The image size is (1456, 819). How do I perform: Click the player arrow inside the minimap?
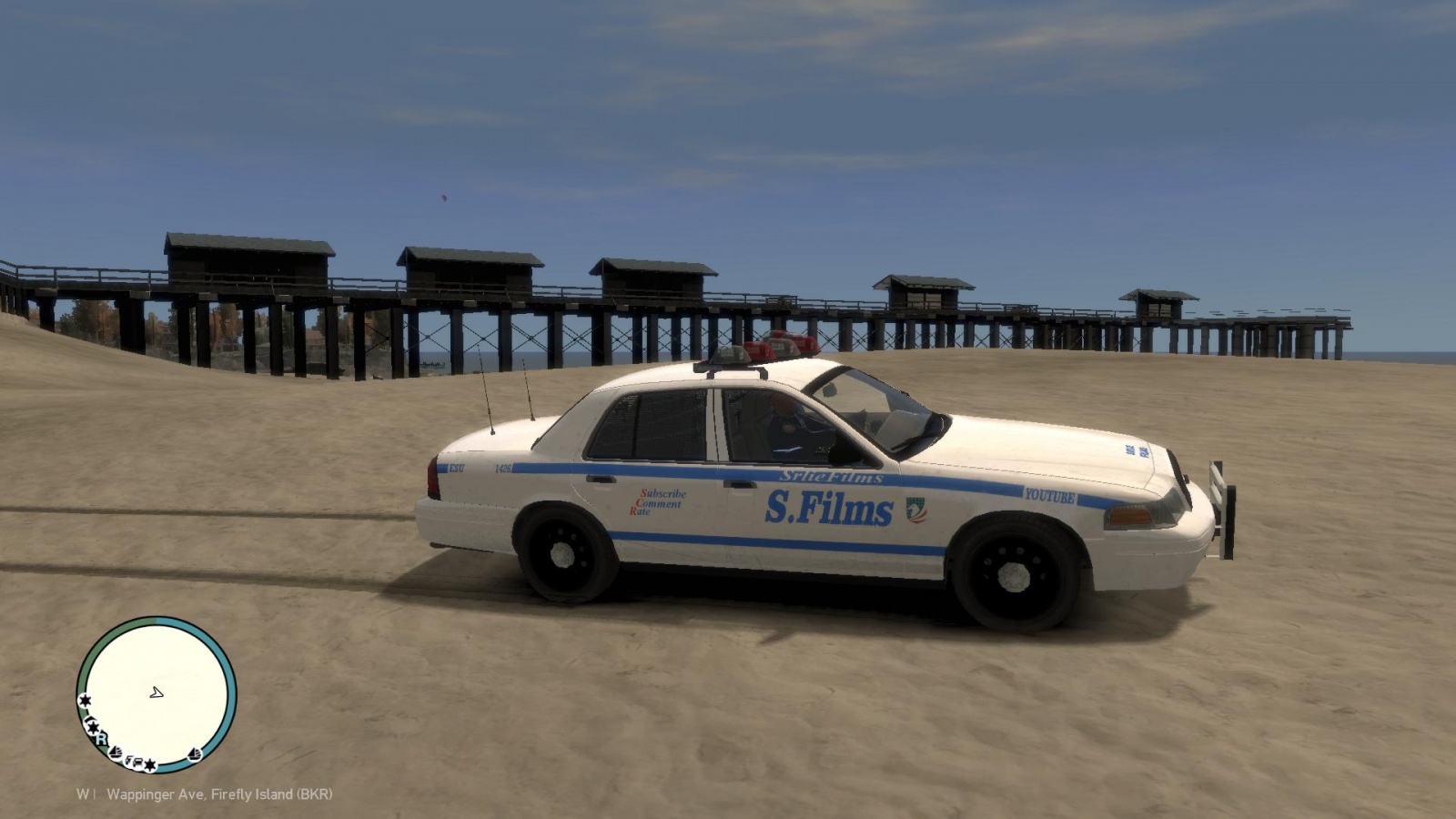pos(157,693)
